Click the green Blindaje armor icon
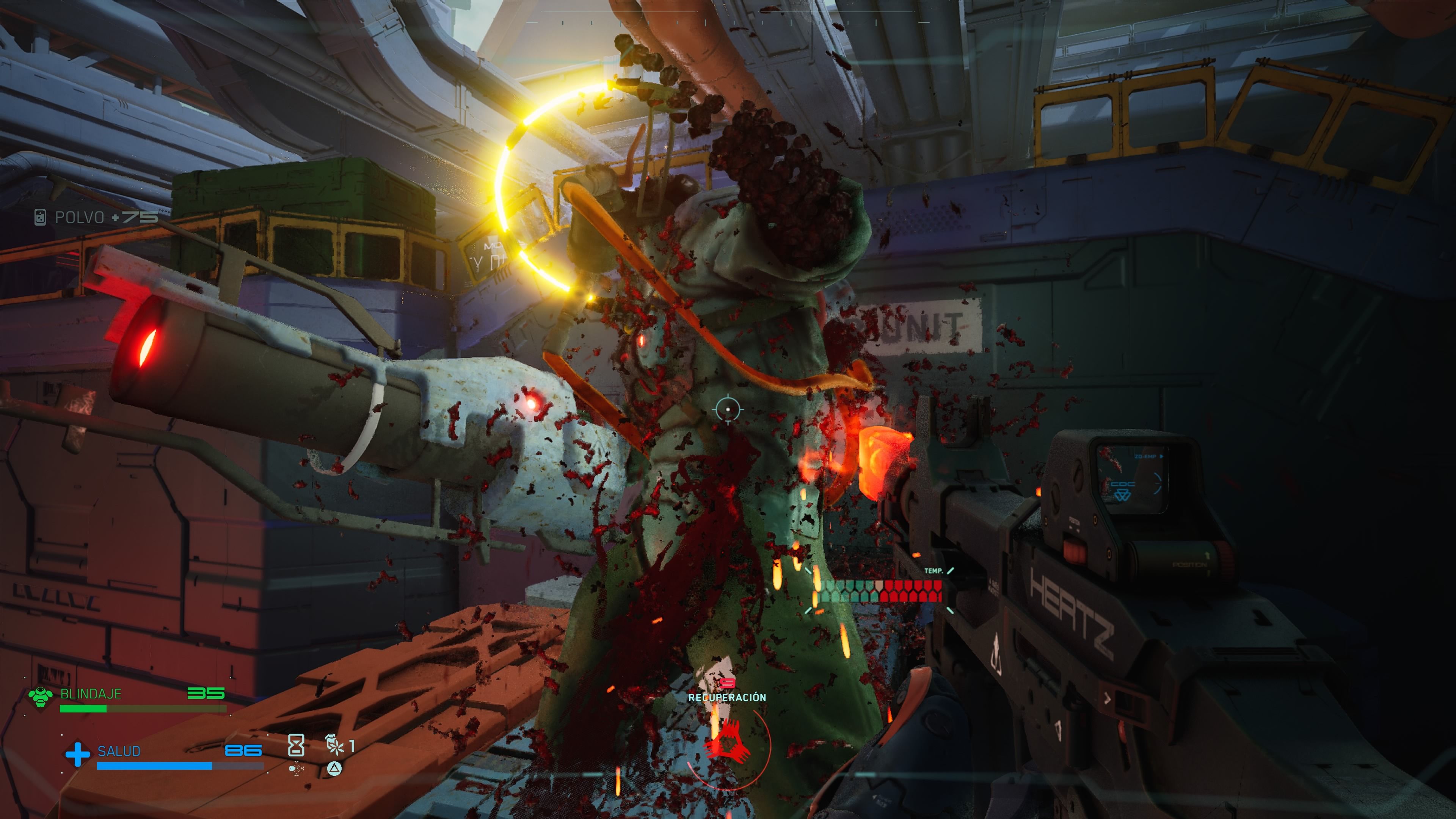 click(x=41, y=697)
